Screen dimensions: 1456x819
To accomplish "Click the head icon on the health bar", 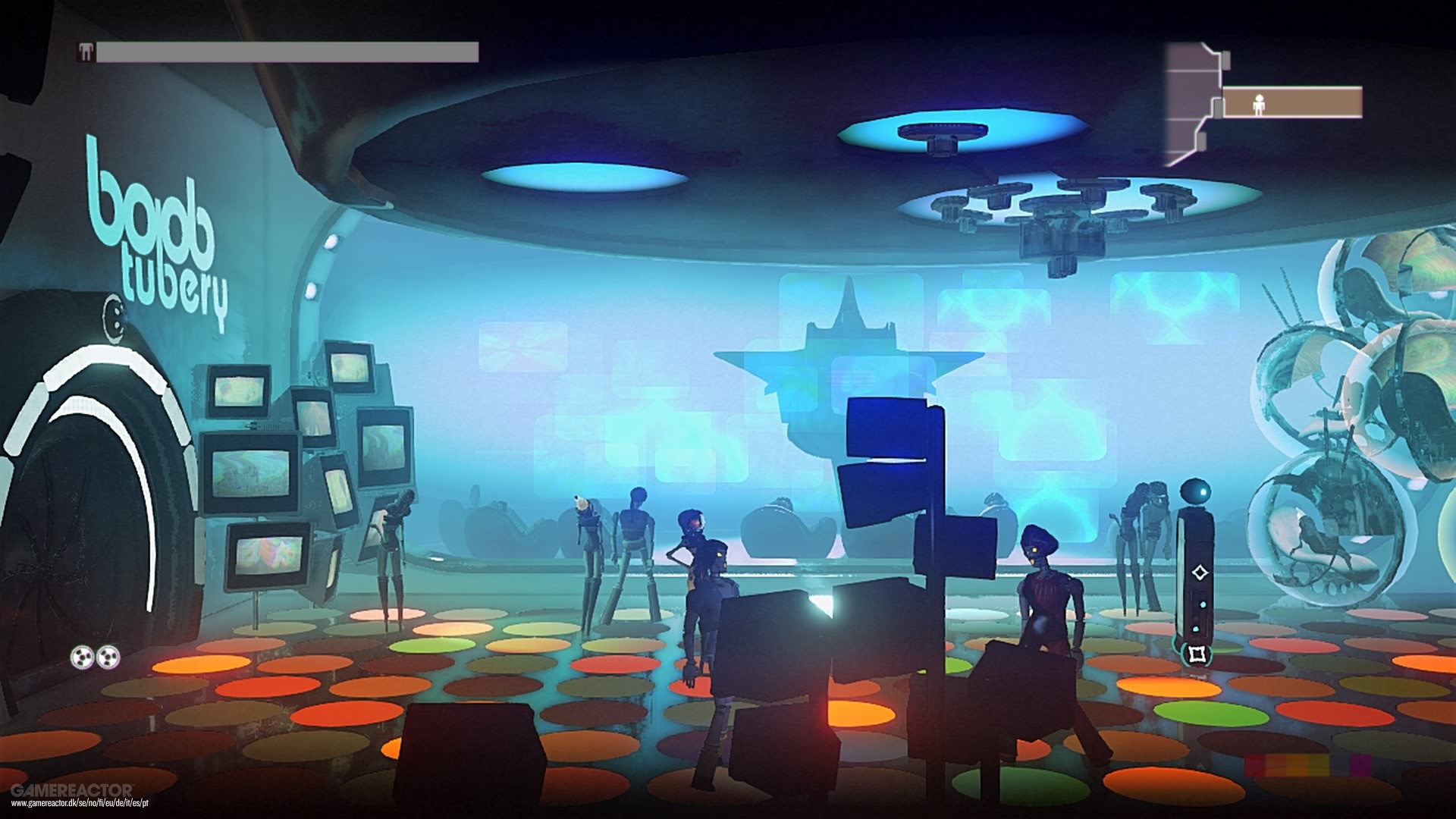I will [86, 52].
